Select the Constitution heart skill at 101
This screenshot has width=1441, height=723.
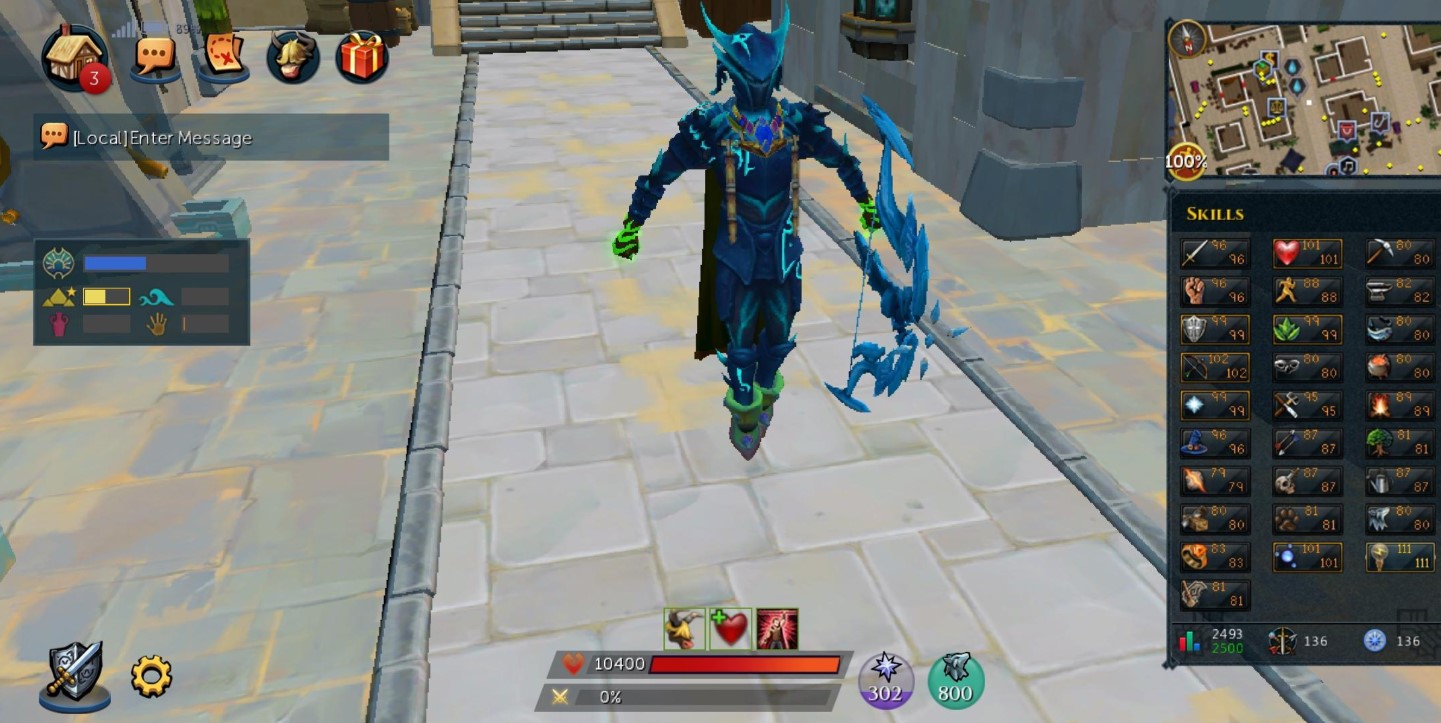point(1307,253)
